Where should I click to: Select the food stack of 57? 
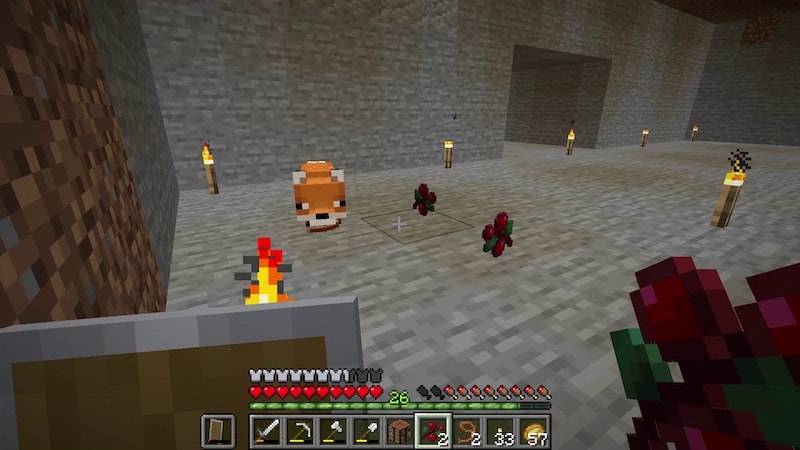tap(533, 431)
